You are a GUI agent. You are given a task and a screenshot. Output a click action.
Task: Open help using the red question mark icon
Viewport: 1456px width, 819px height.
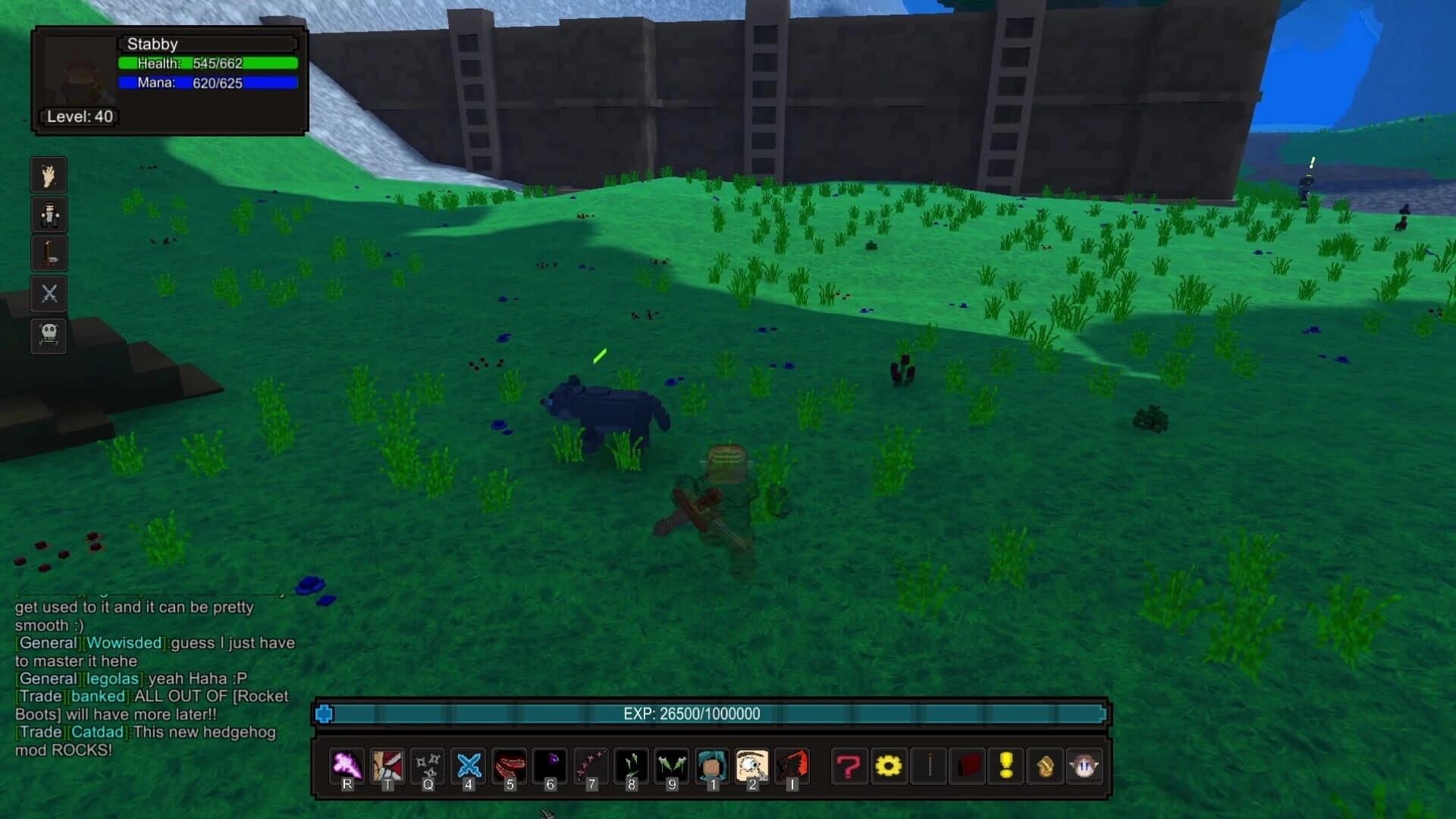pyautogui.click(x=849, y=766)
